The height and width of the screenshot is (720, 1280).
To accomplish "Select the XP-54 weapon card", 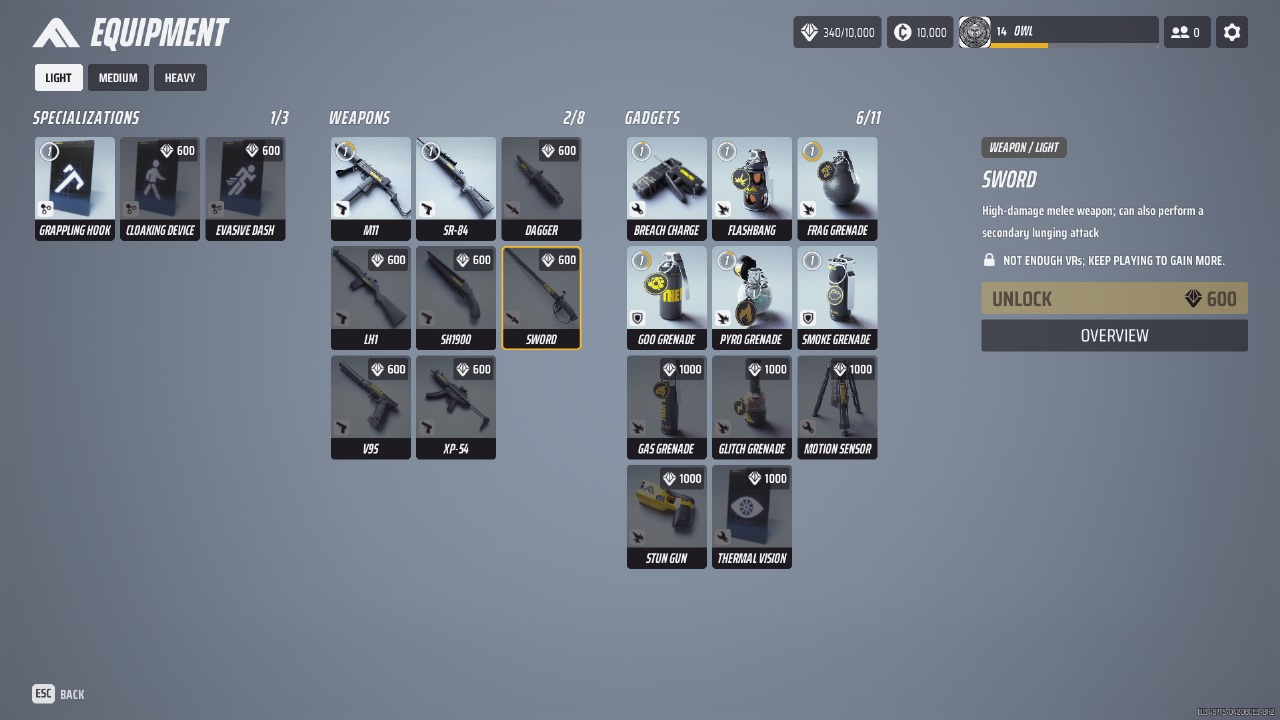I will click(x=456, y=407).
